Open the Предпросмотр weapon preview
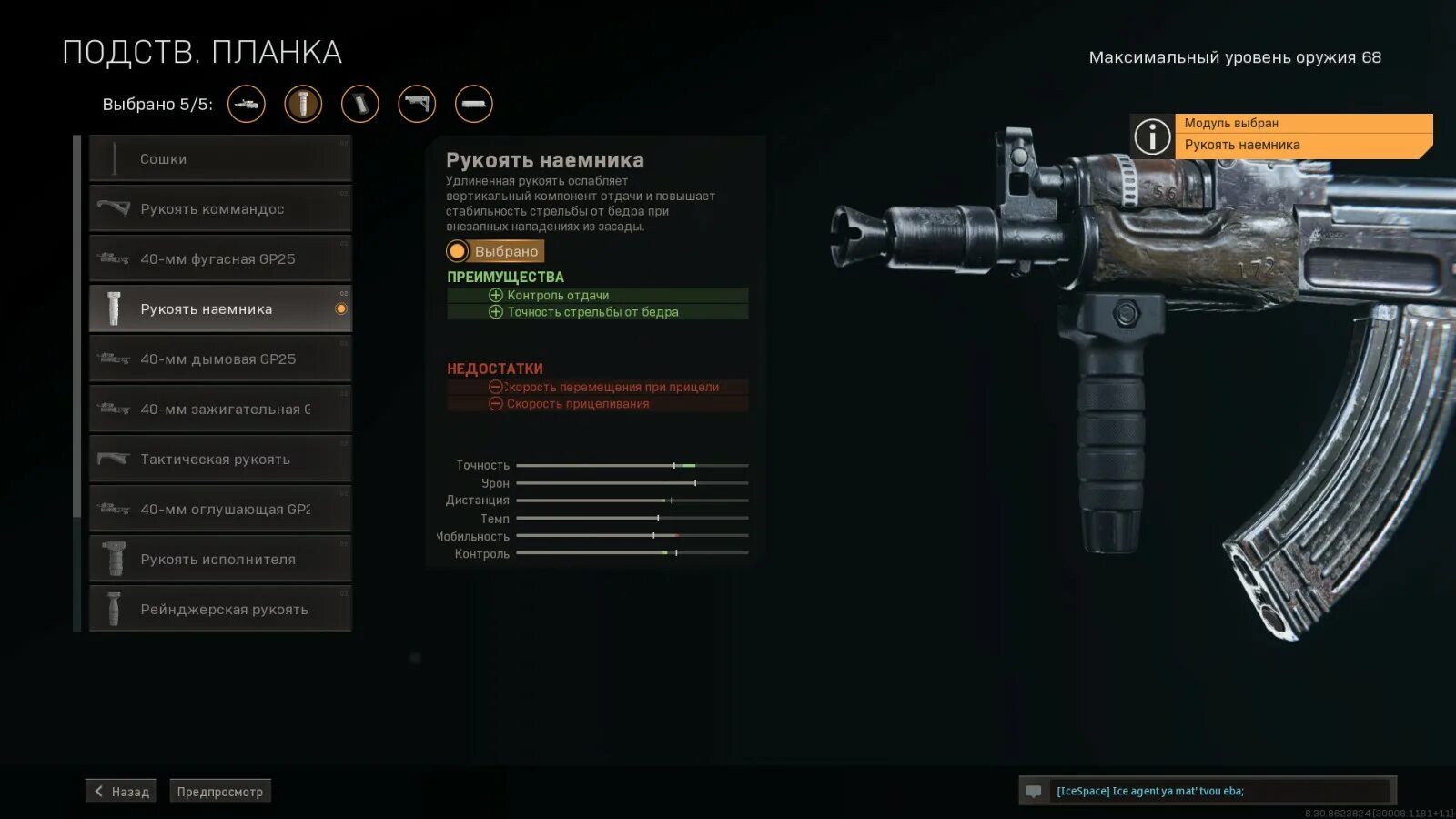This screenshot has width=1456, height=819. 220,792
